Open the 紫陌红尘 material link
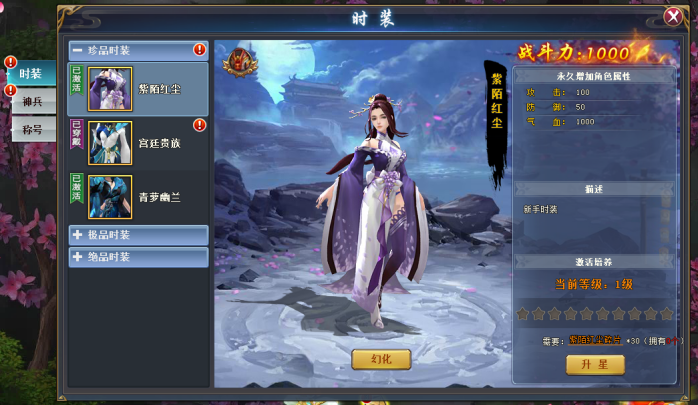This screenshot has width=698, height=405. tap(595, 340)
